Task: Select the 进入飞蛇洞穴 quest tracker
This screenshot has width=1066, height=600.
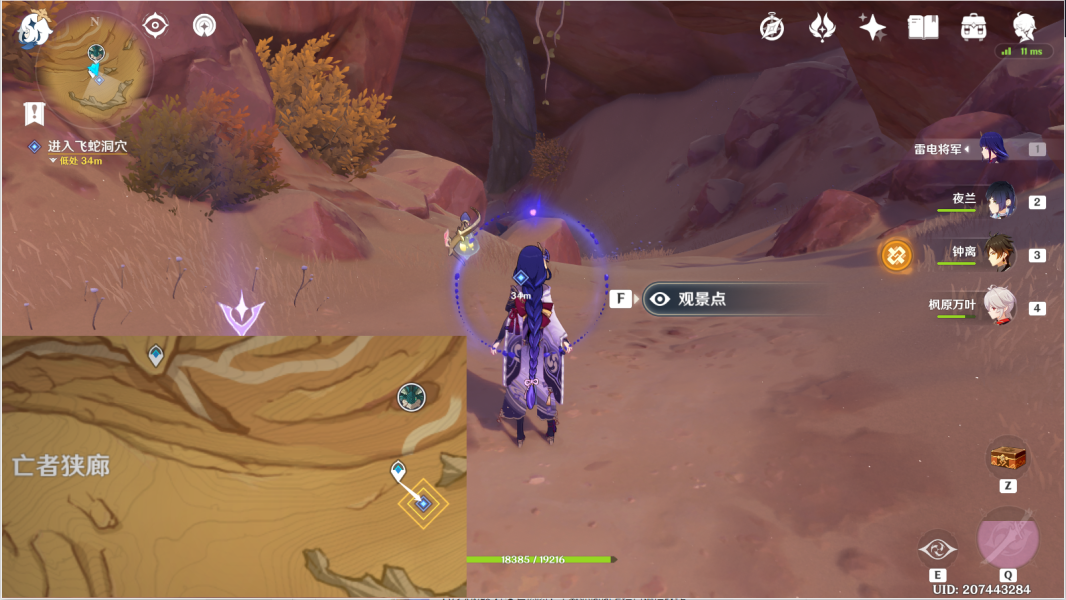Action: pyautogui.click(x=87, y=147)
